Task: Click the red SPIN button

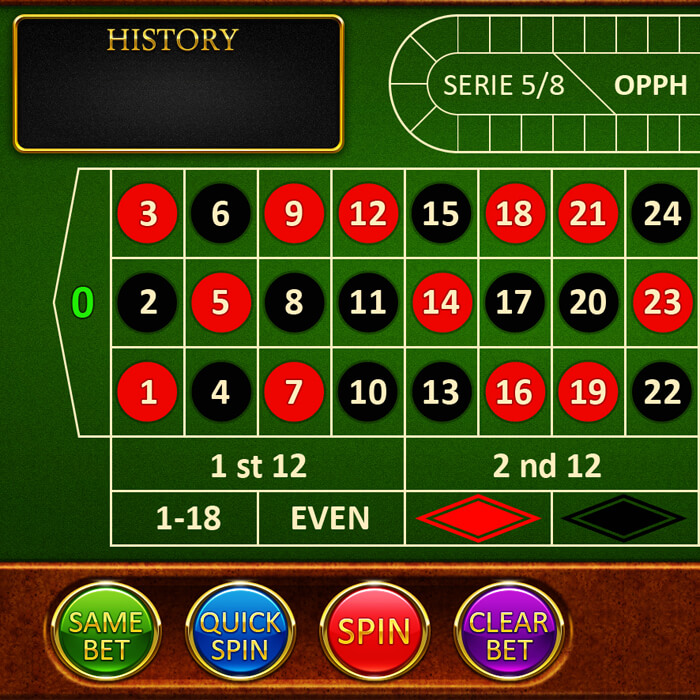Action: click(x=374, y=631)
